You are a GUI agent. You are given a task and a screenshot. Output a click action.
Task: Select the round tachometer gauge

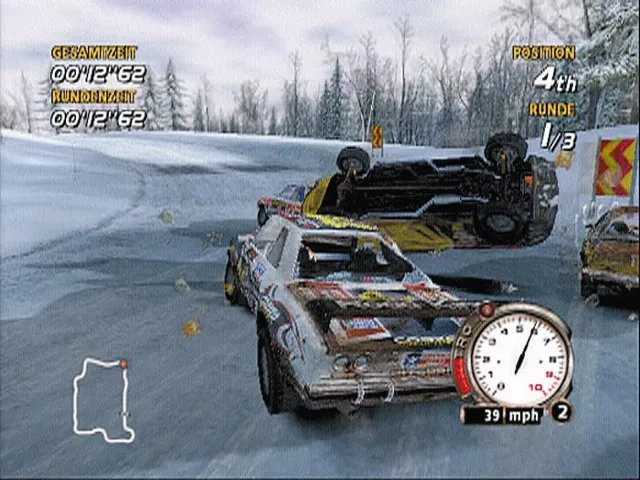pos(518,358)
